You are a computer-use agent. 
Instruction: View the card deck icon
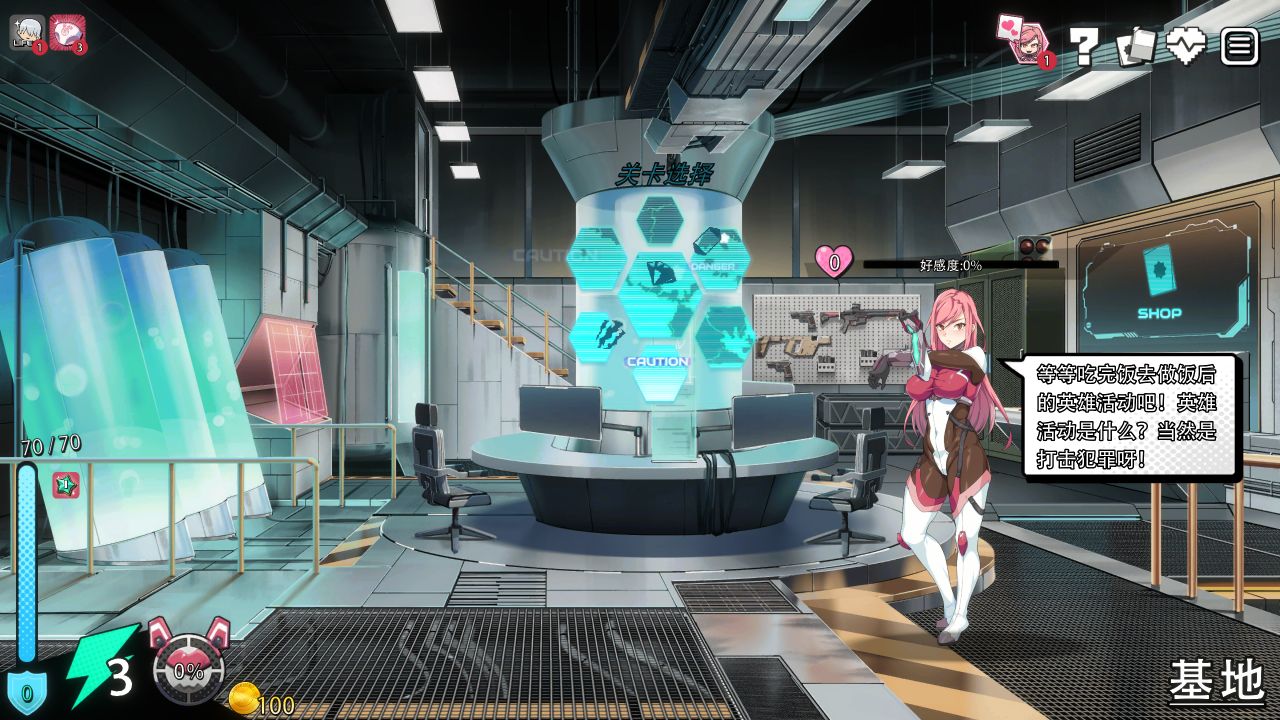(x=1135, y=46)
